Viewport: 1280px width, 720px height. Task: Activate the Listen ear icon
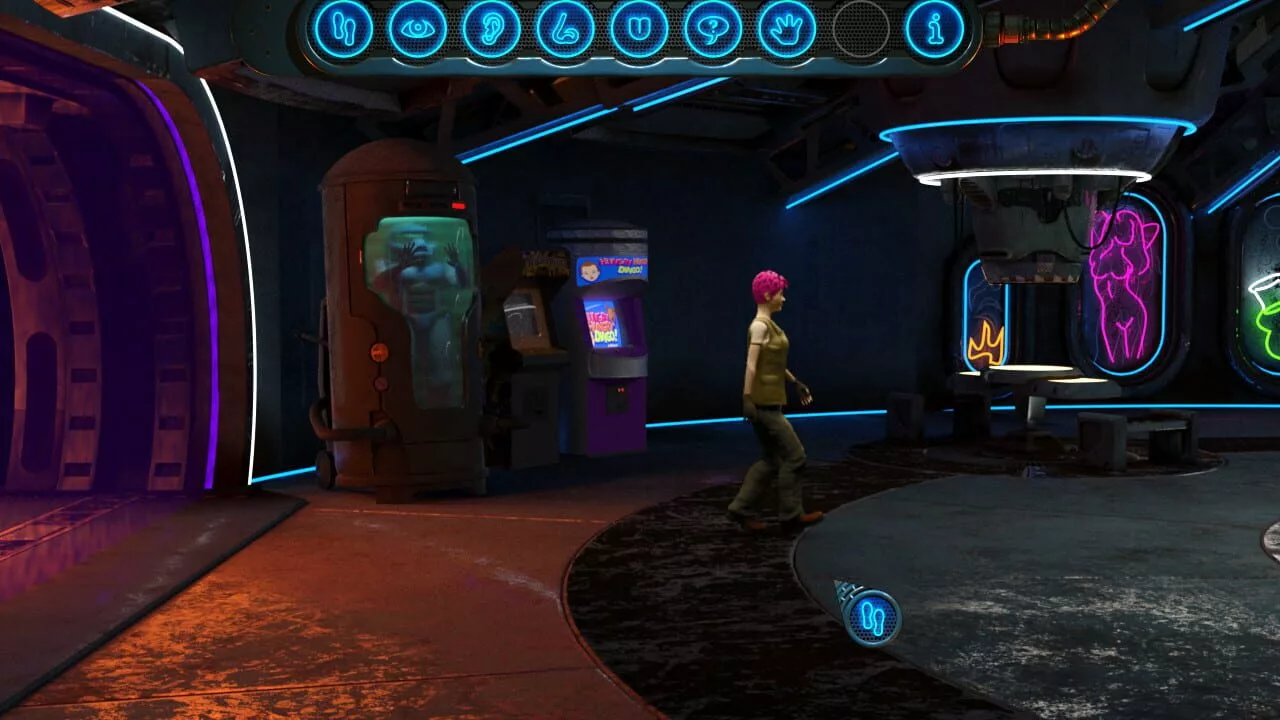click(492, 30)
